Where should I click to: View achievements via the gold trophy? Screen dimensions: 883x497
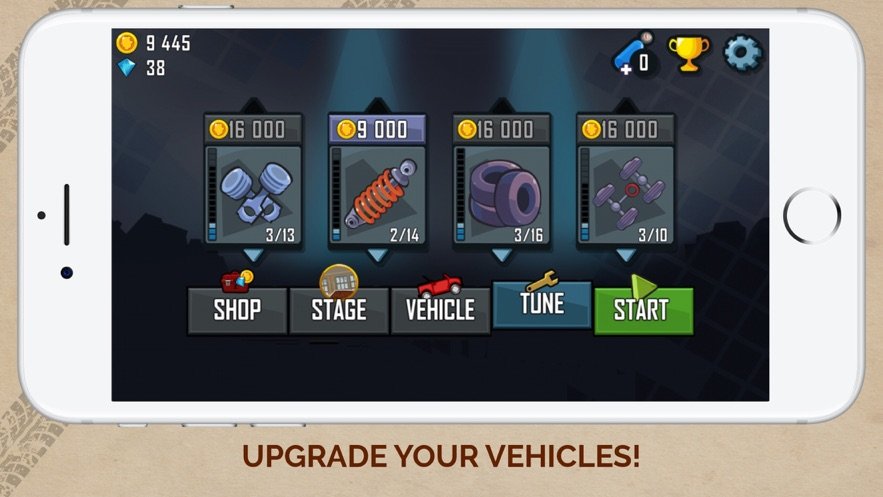(x=688, y=54)
